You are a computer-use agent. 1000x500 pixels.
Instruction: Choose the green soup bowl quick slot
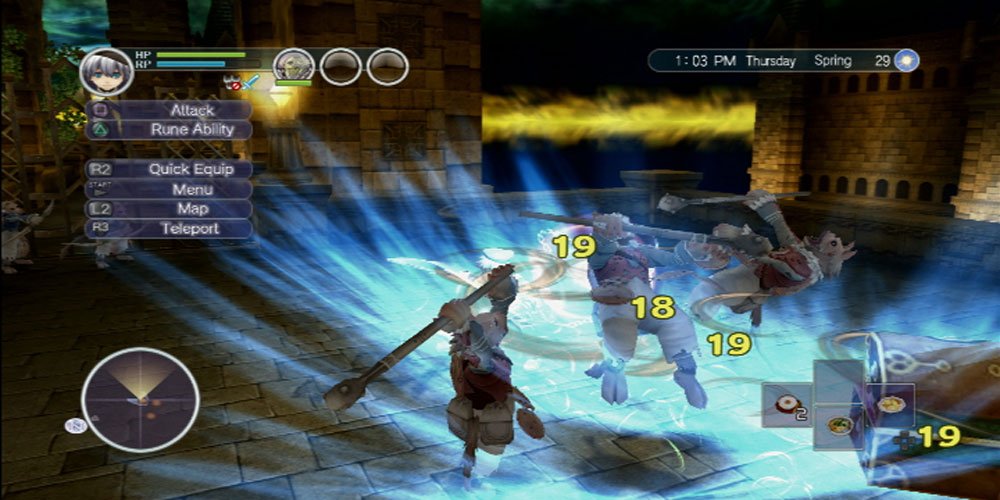(838, 426)
